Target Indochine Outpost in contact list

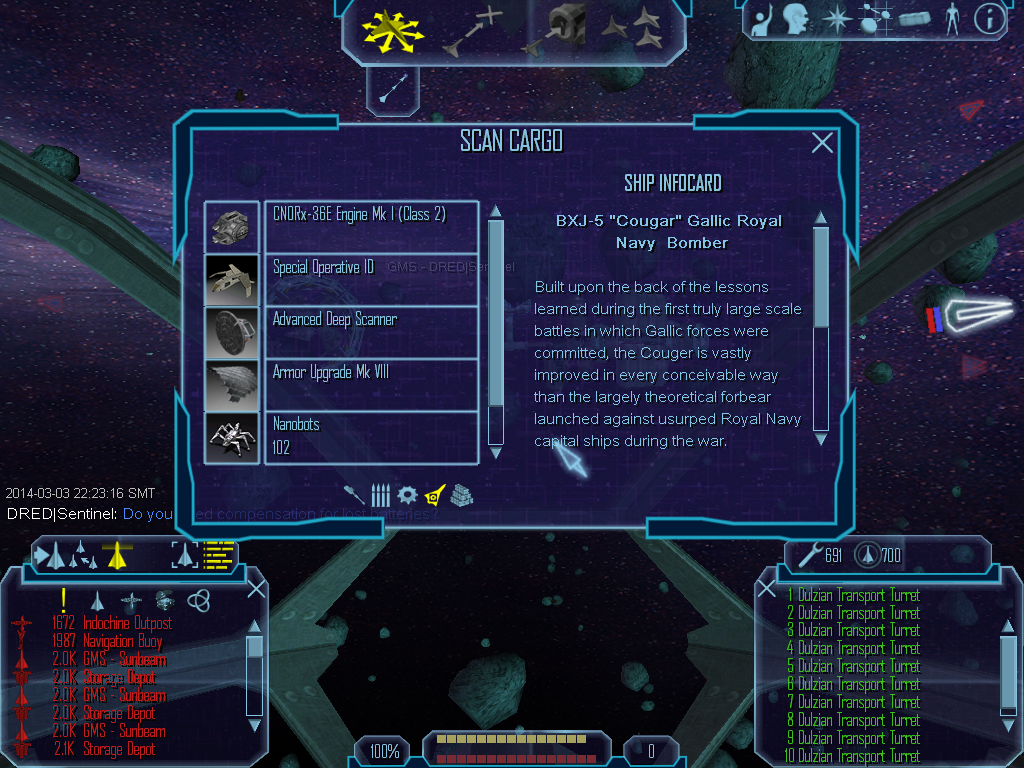127,623
